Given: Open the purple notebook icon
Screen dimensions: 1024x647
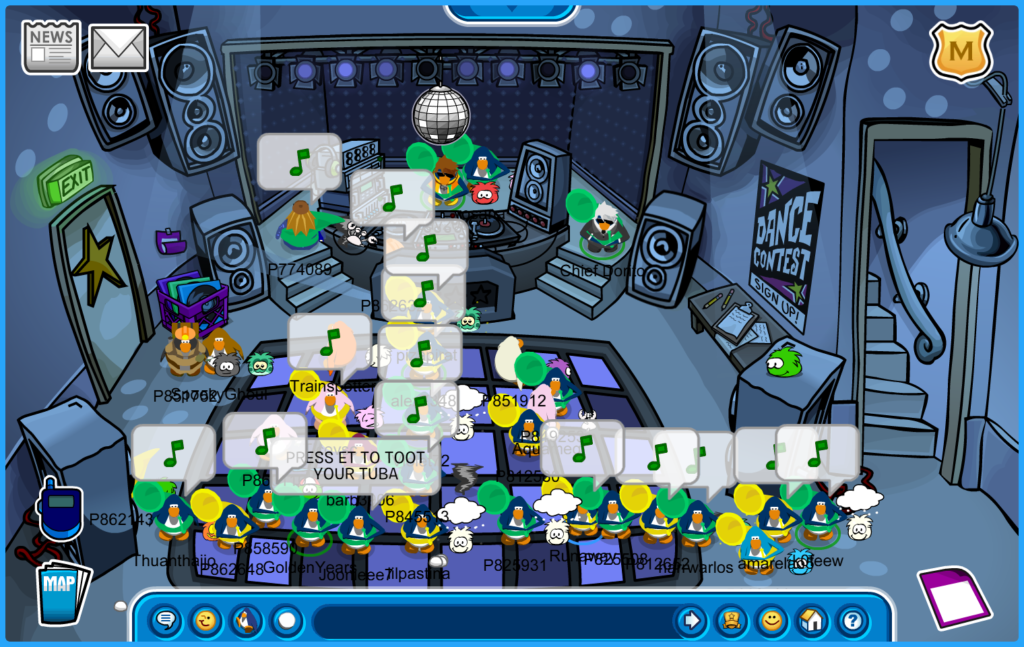Looking at the screenshot, I should [x=954, y=597].
